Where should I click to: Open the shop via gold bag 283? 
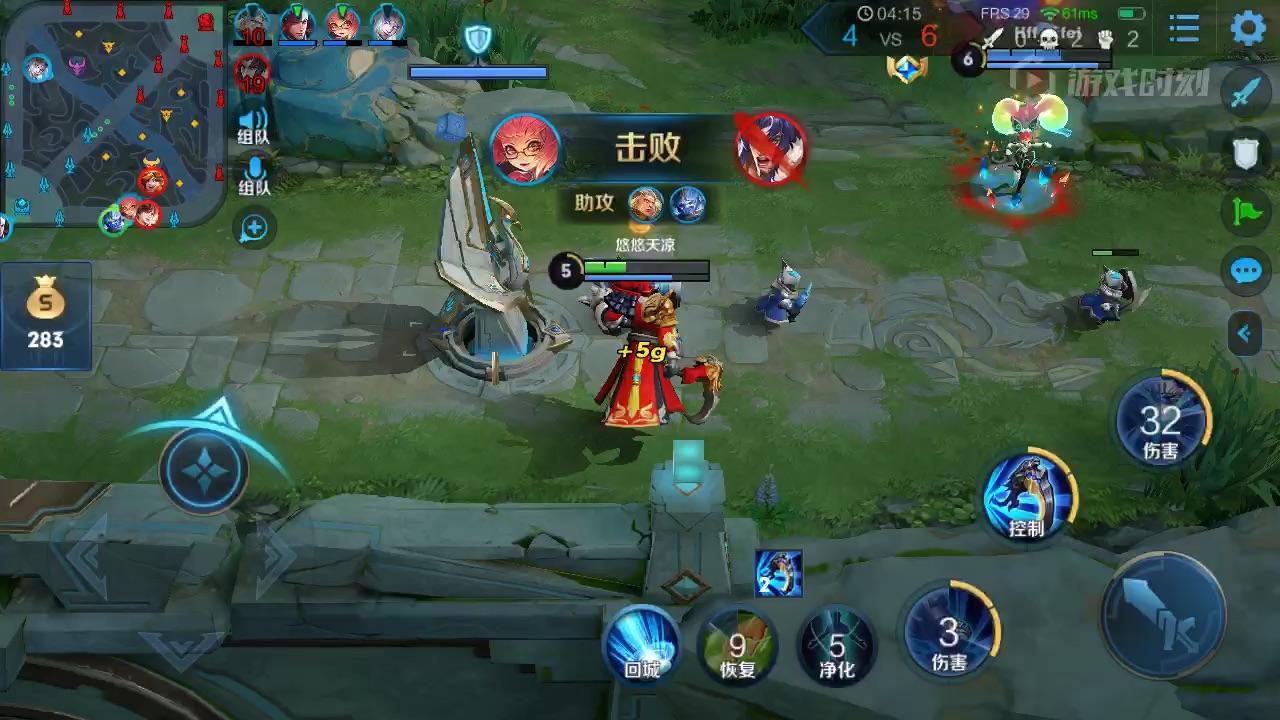pos(45,315)
